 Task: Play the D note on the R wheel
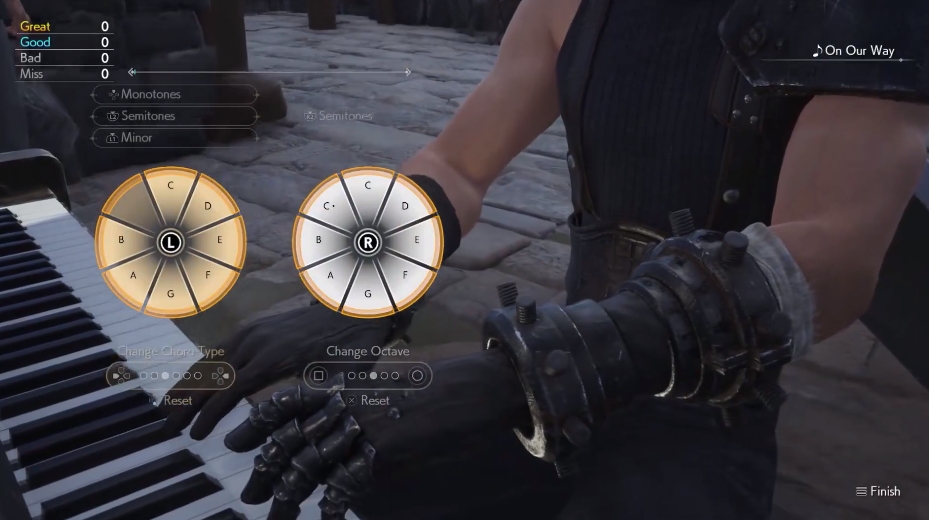pos(404,207)
